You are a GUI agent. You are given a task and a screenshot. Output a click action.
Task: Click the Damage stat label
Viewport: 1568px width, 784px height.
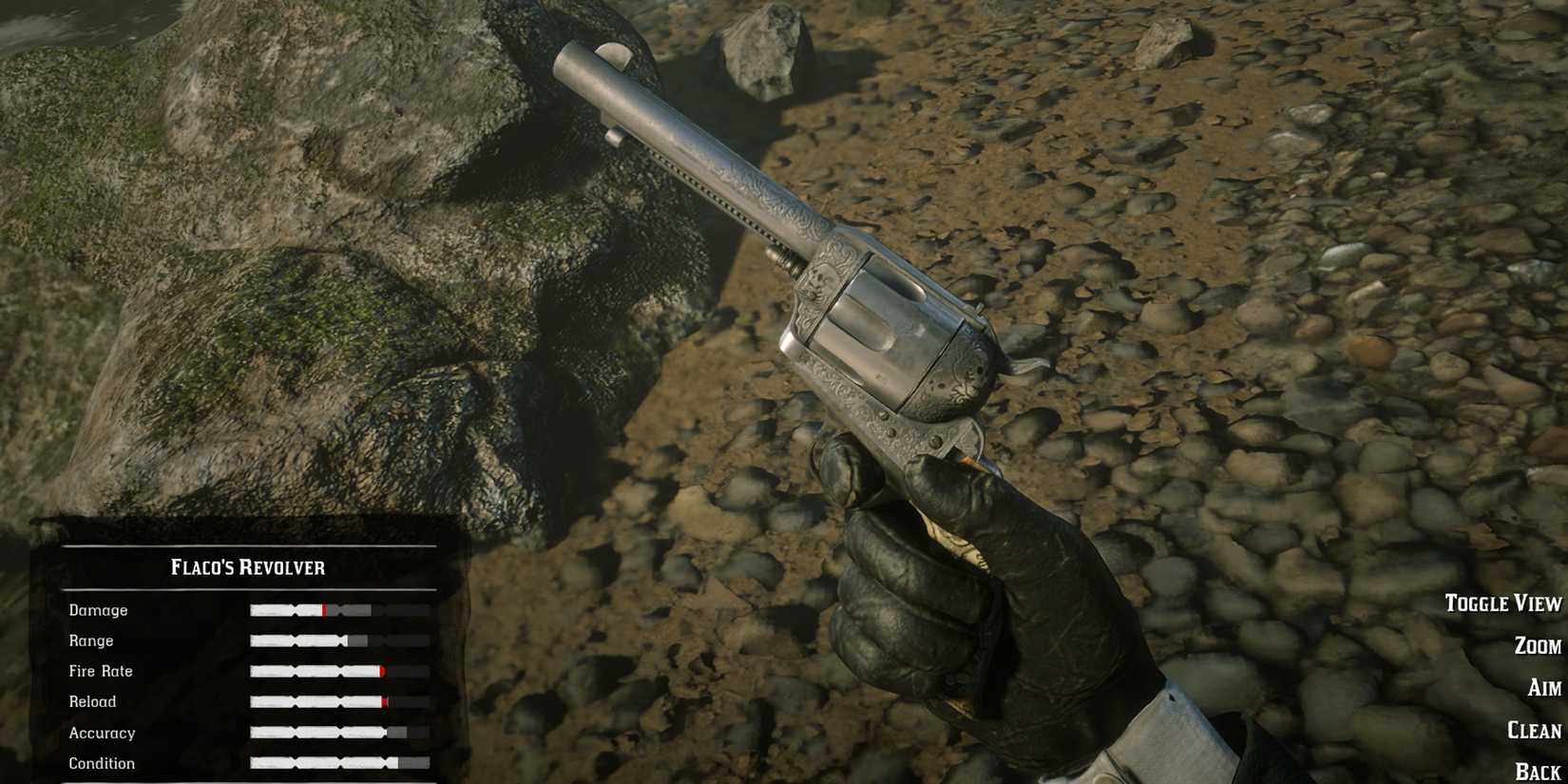click(99, 610)
